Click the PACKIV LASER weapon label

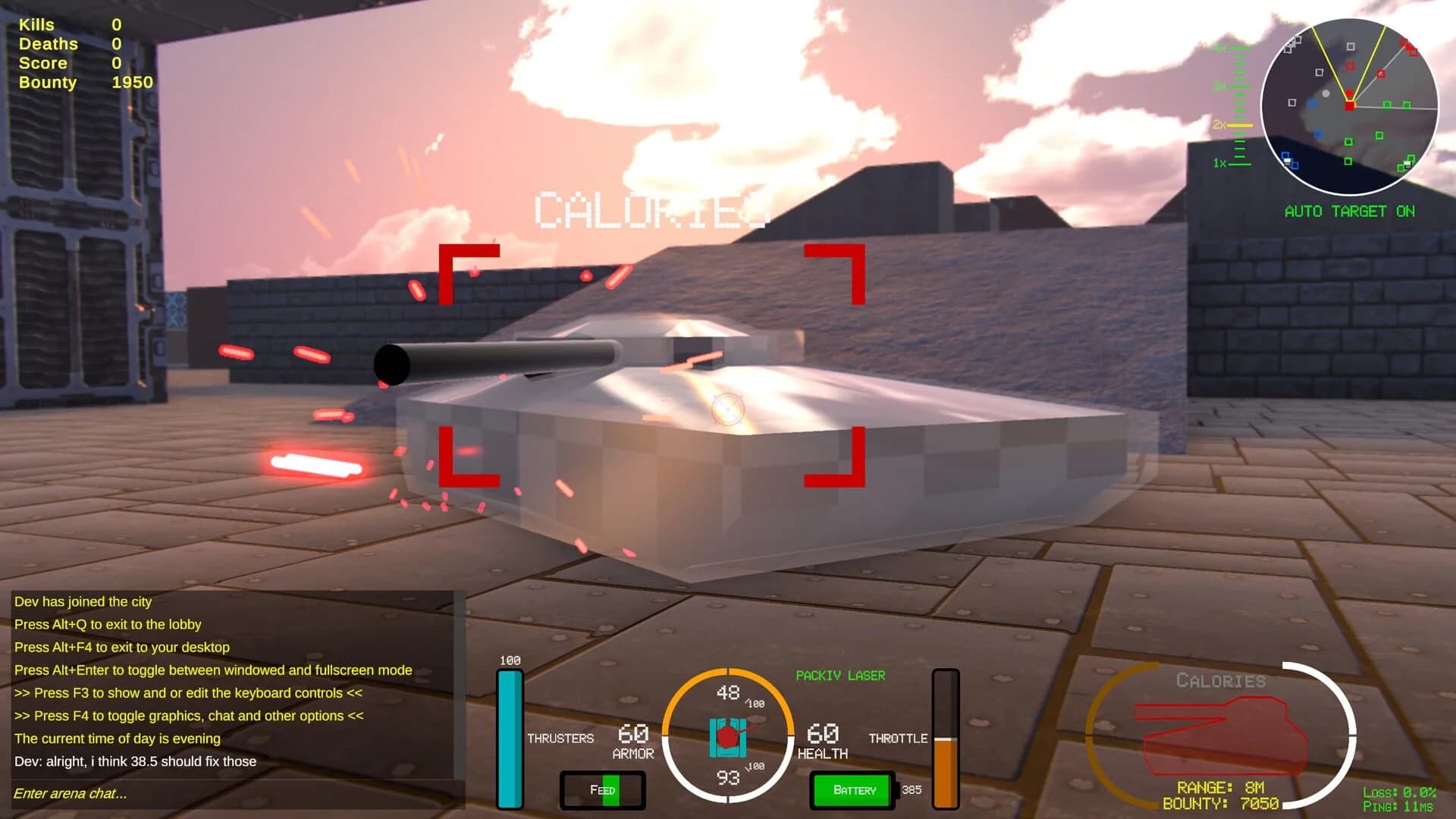(842, 674)
